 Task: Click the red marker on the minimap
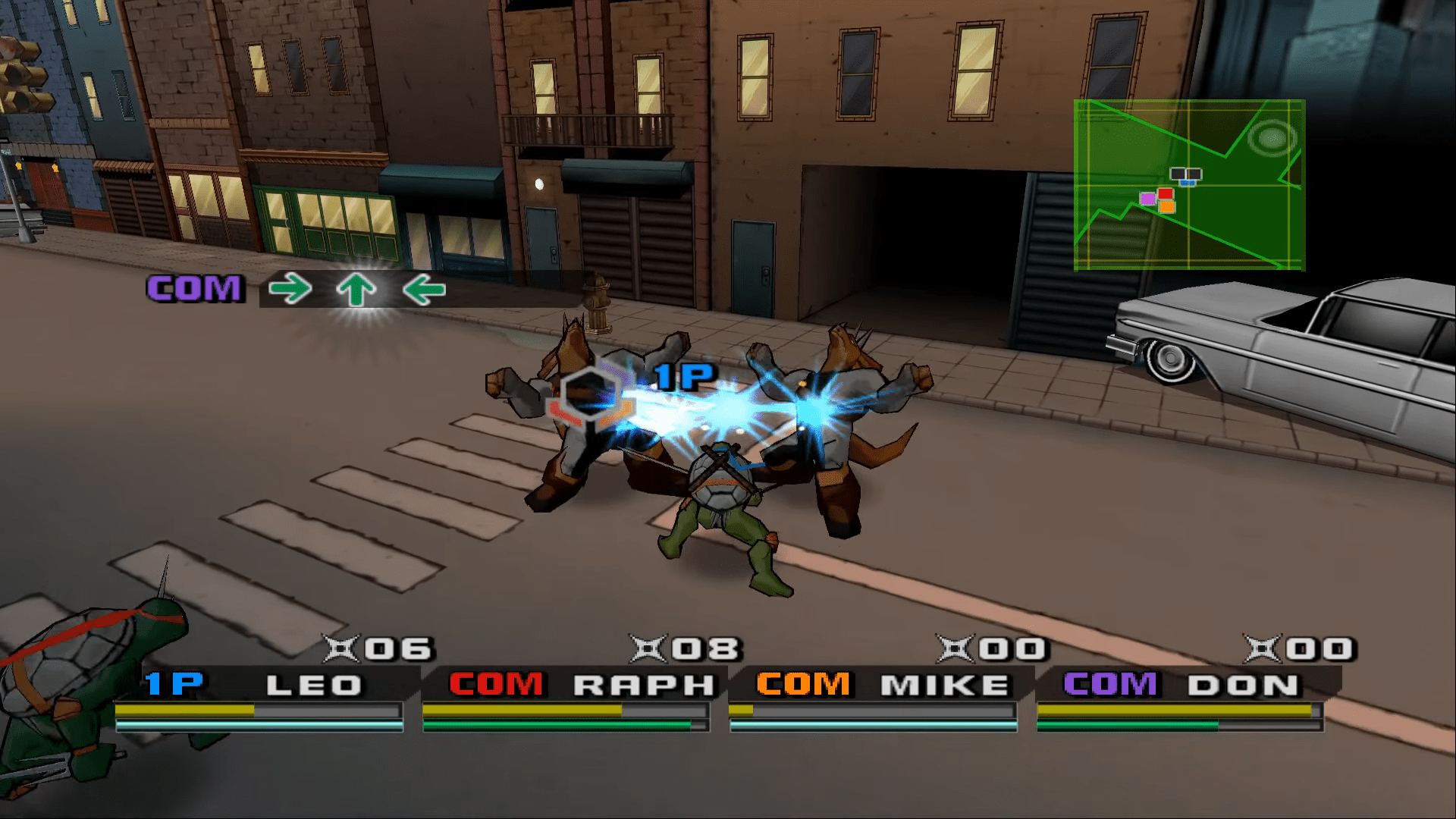tap(1165, 193)
